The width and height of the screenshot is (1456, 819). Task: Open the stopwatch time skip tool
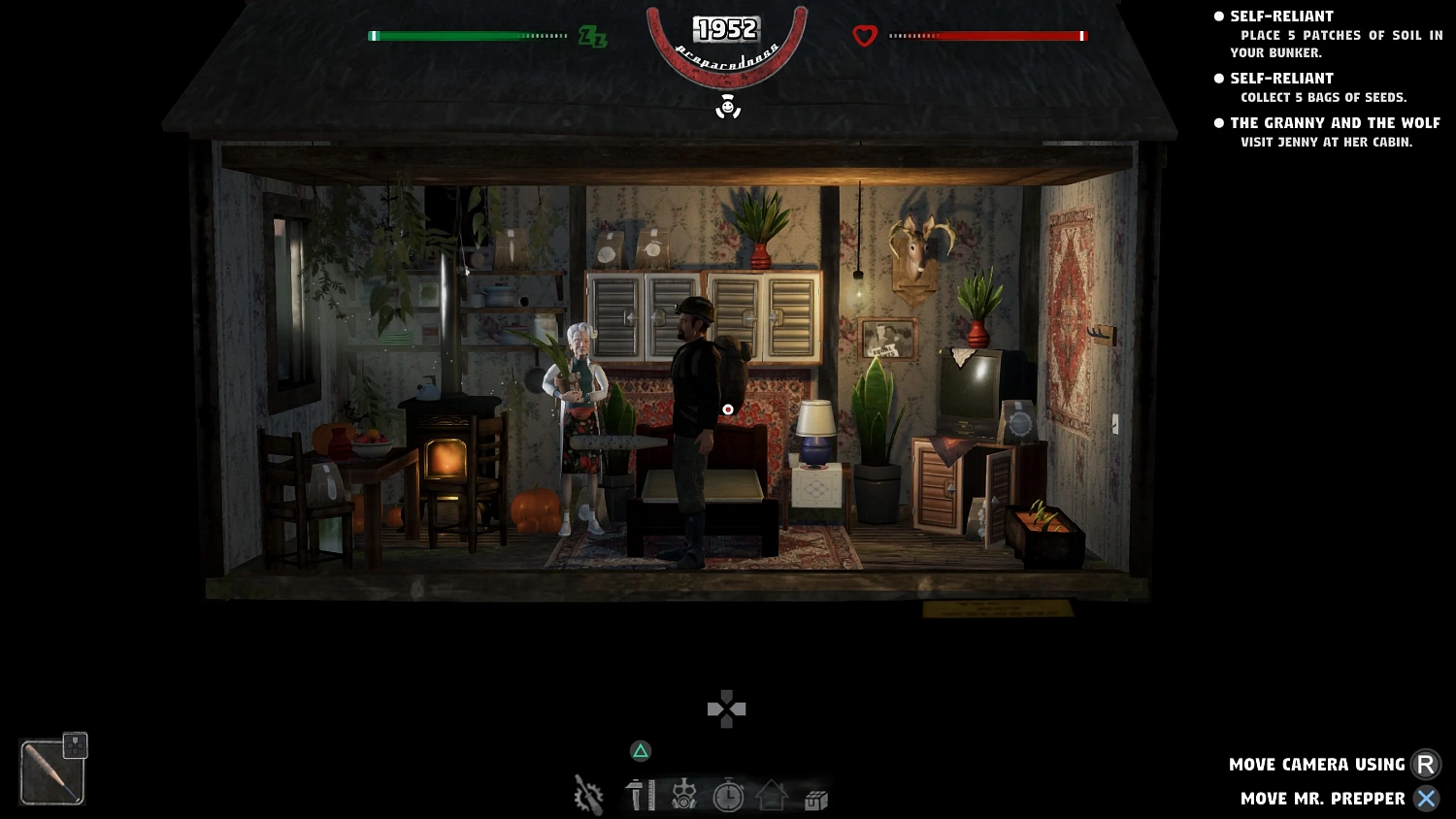(x=728, y=796)
